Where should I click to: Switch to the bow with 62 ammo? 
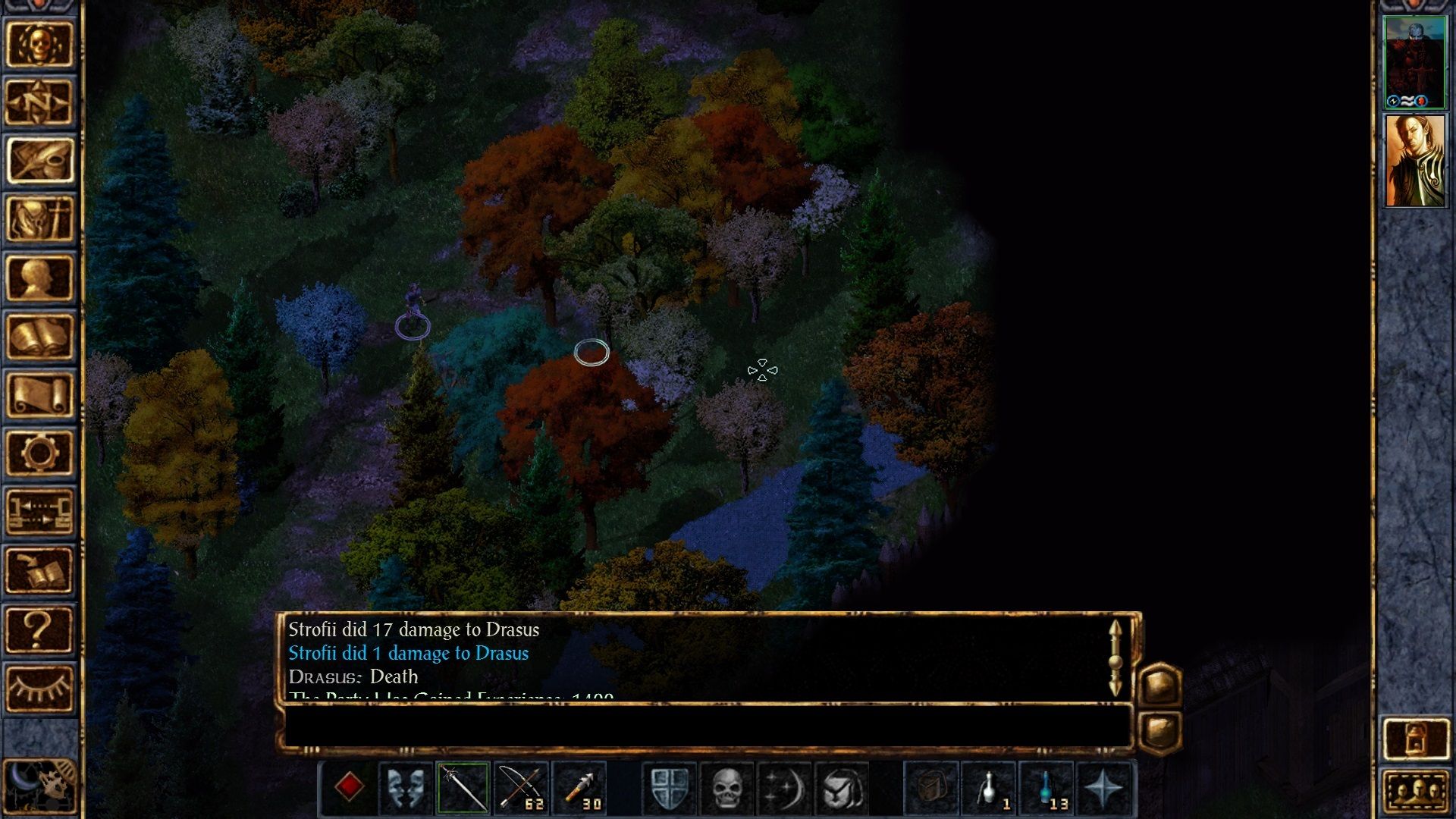pos(521,789)
